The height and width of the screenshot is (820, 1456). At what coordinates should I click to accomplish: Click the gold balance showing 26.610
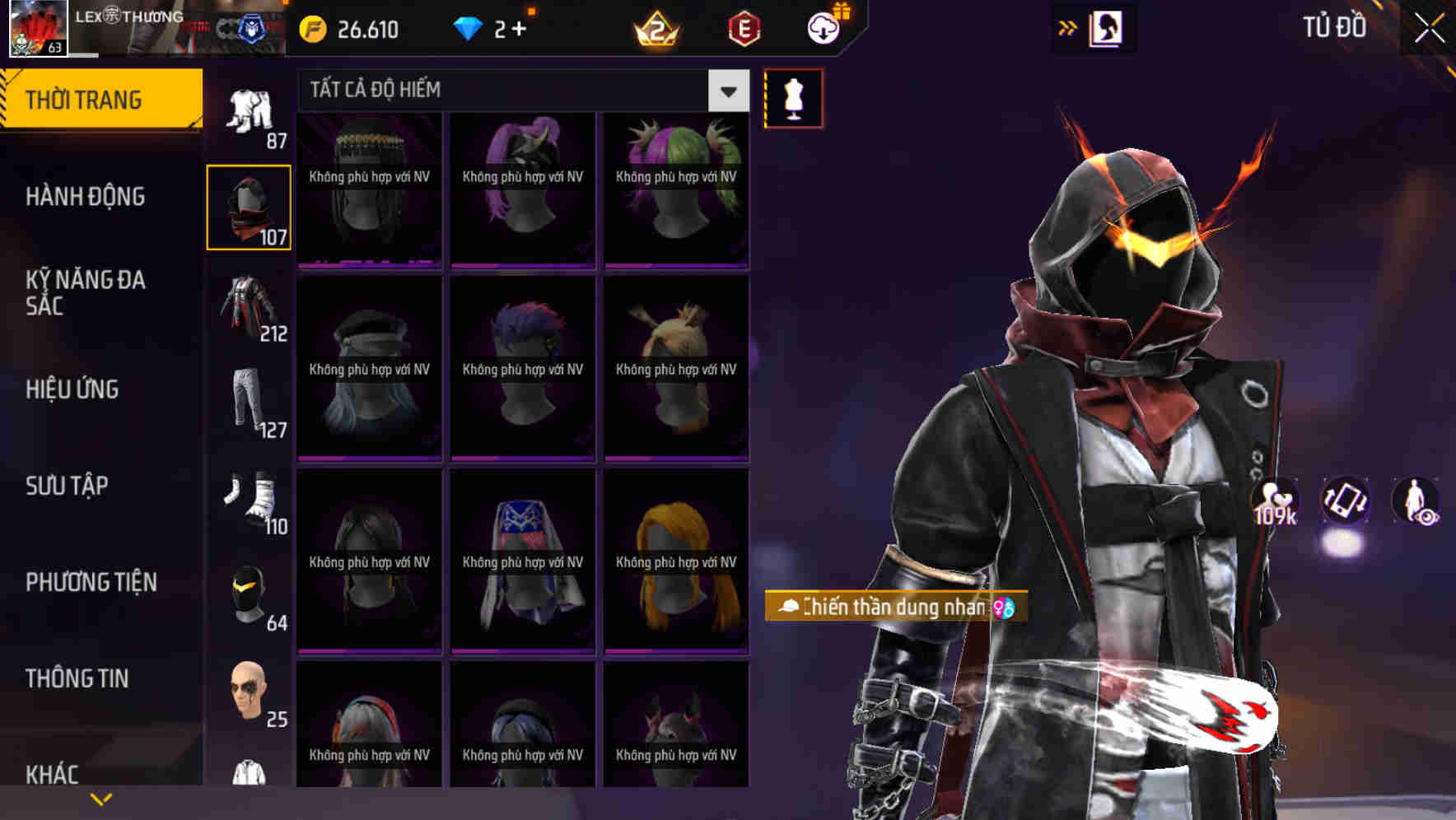[x=346, y=30]
